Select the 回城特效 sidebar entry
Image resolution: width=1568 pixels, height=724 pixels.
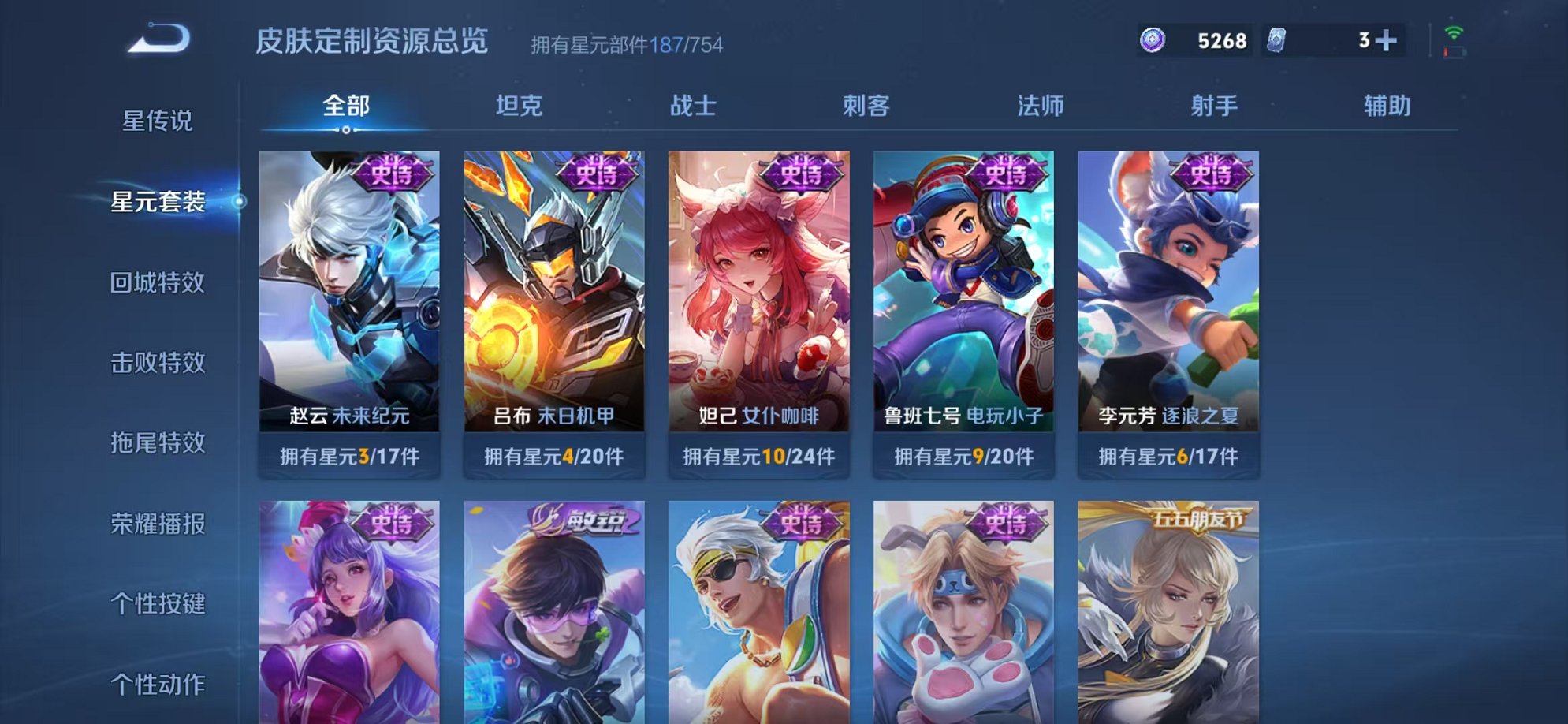click(160, 282)
